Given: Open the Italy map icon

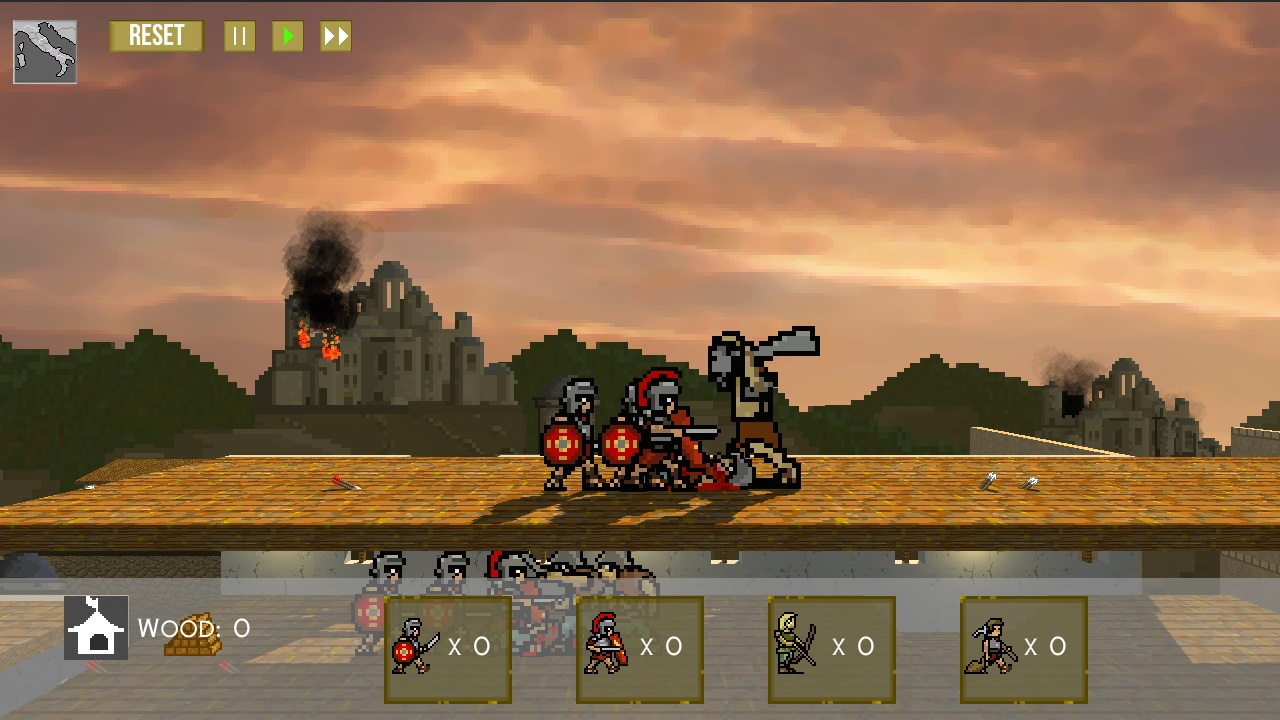Looking at the screenshot, I should point(45,52).
